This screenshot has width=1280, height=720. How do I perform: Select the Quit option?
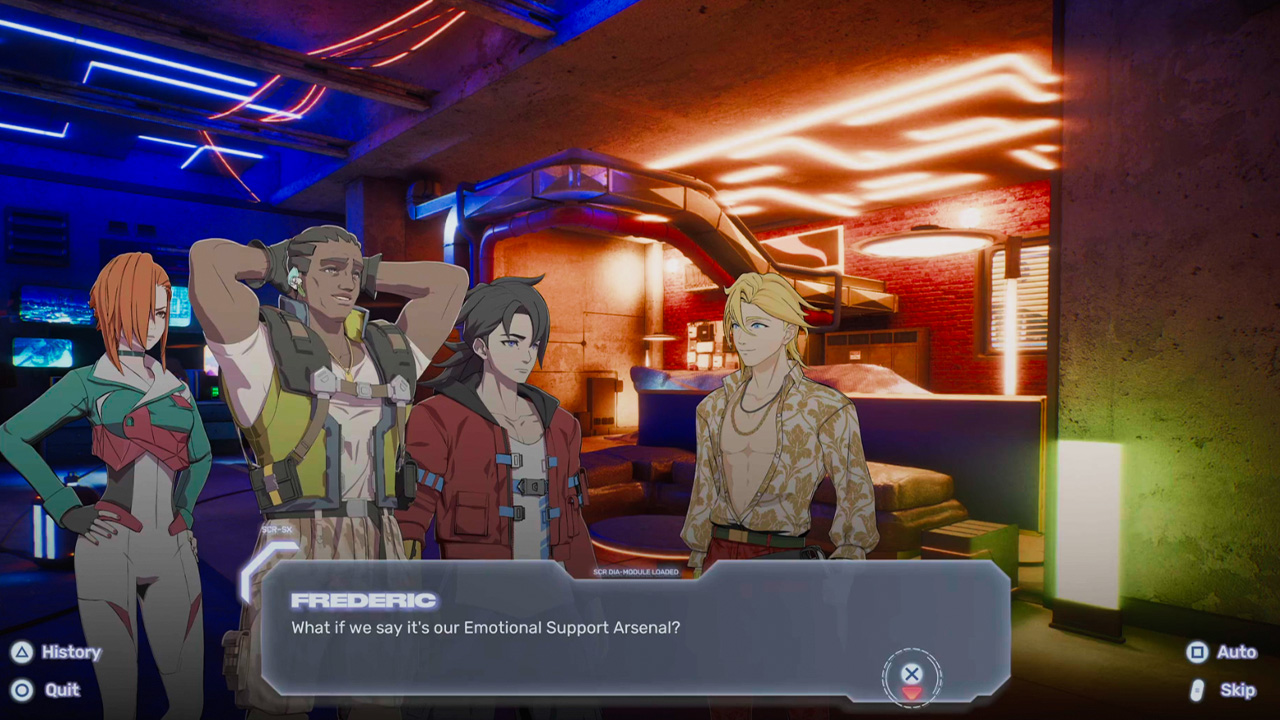click(x=47, y=690)
